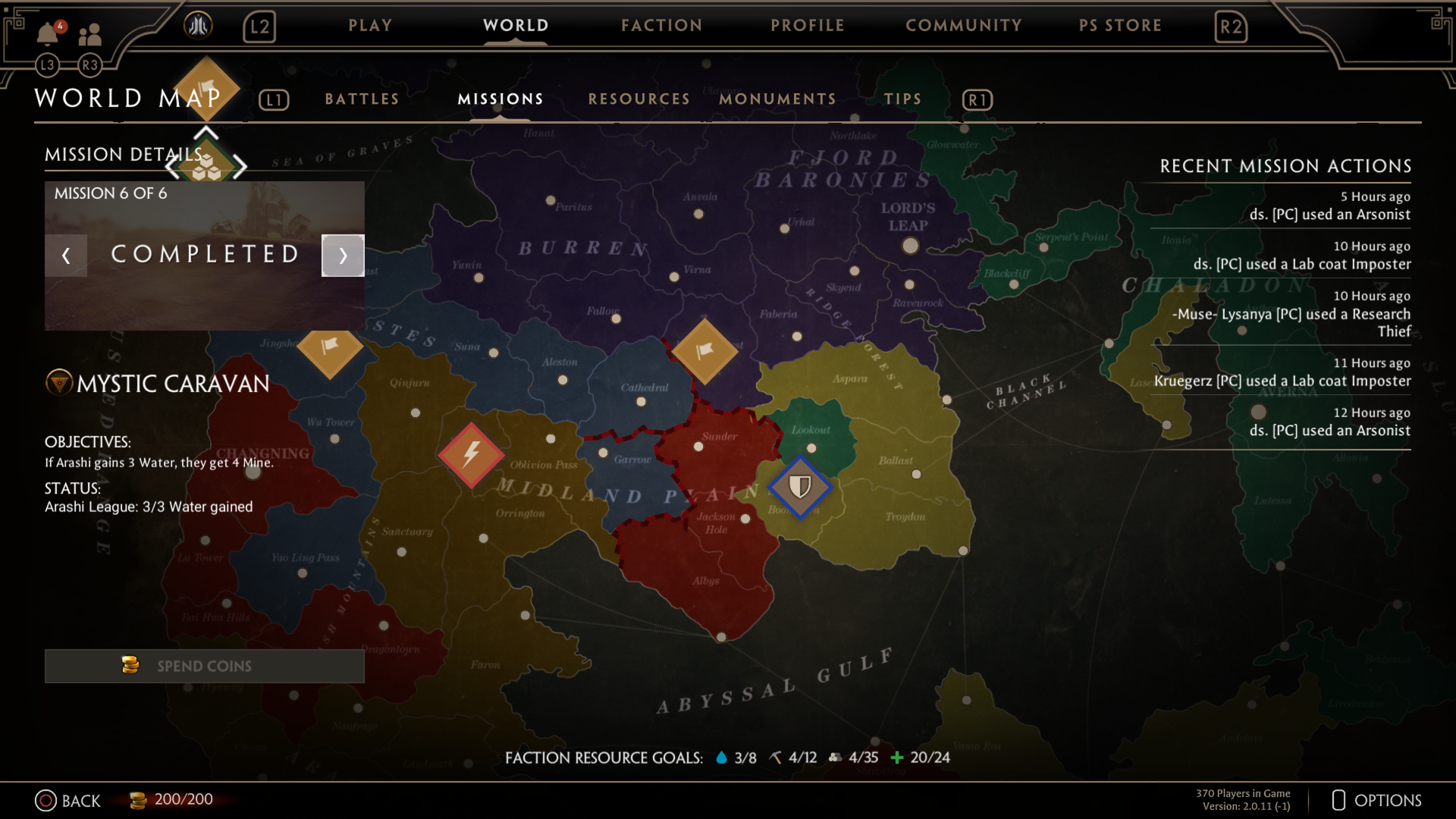Click the flag marker above Cathedral
Image resolution: width=1456 pixels, height=819 pixels.
point(705,353)
